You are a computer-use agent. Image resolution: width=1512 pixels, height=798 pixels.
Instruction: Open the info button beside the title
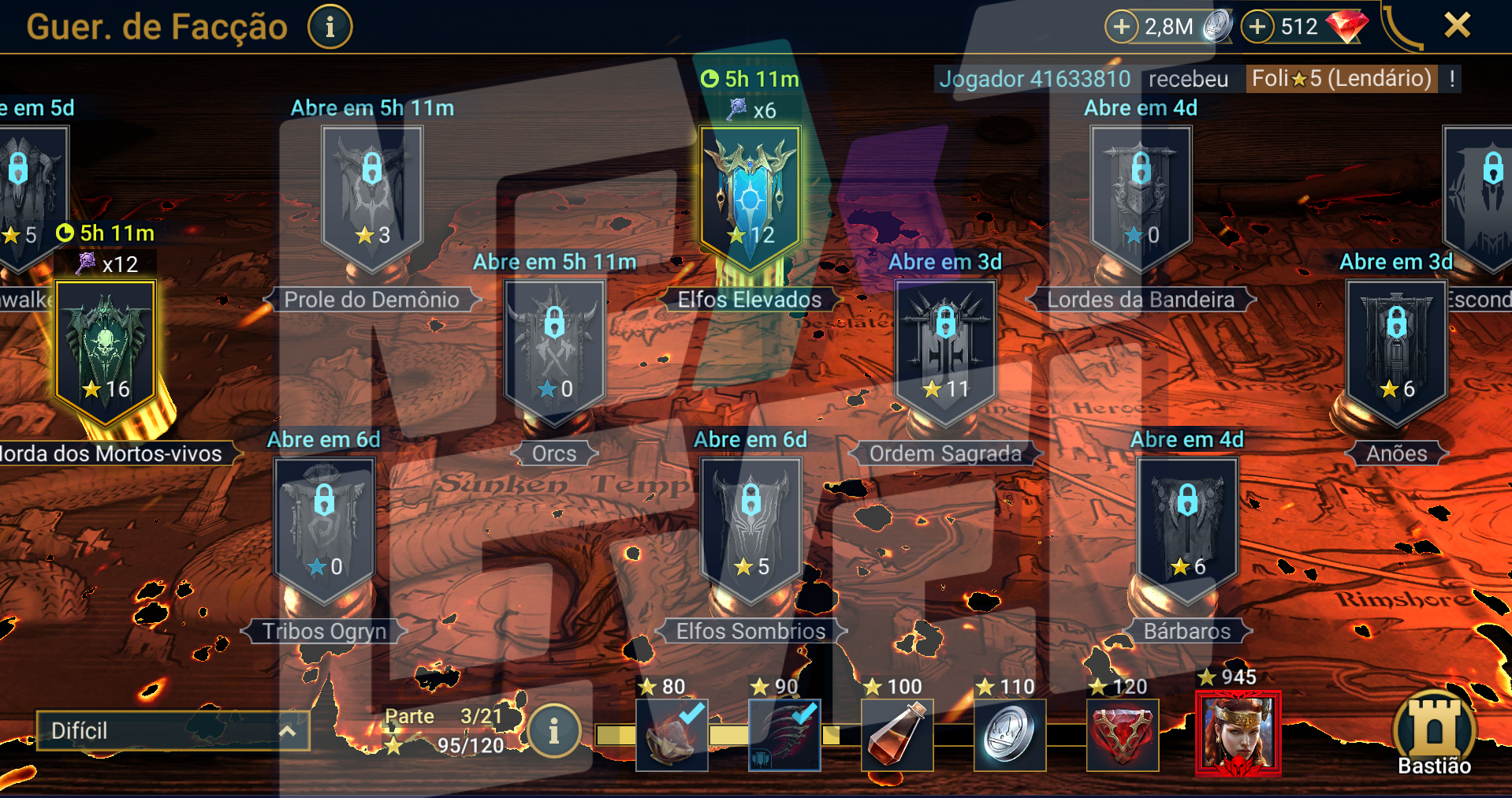[330, 27]
